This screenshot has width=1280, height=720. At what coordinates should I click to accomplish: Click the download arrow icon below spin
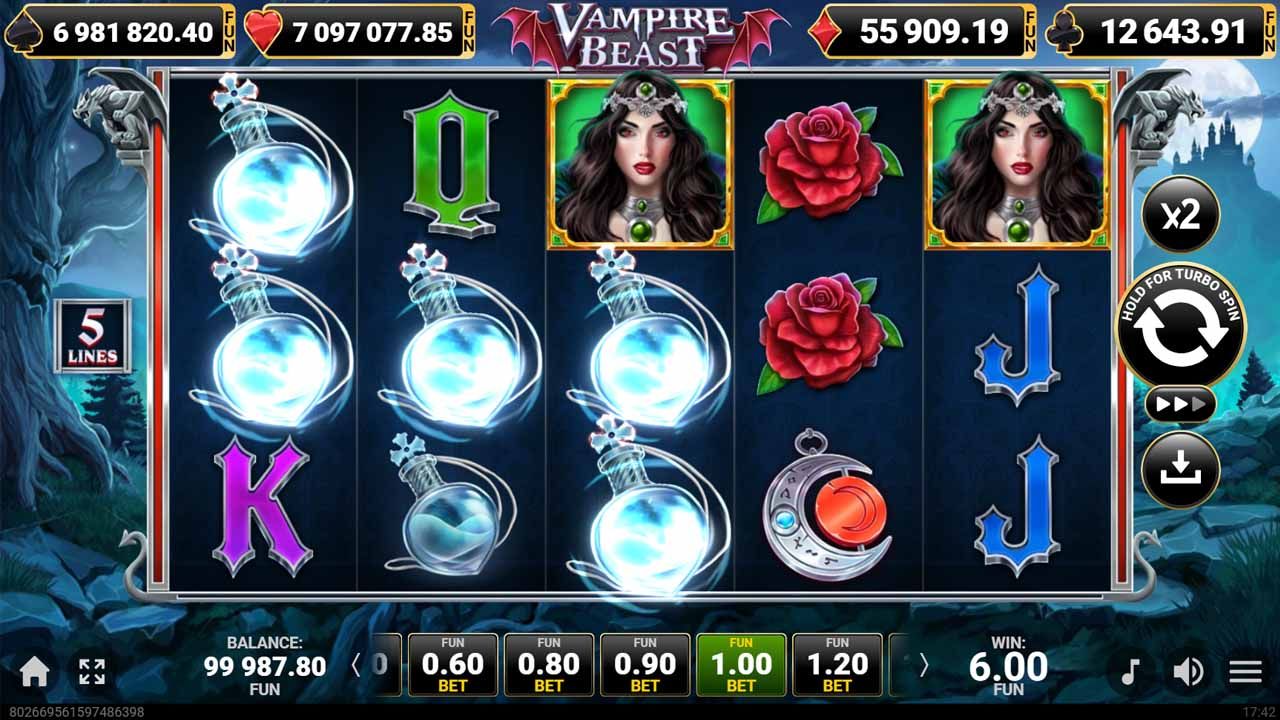[x=1180, y=470]
